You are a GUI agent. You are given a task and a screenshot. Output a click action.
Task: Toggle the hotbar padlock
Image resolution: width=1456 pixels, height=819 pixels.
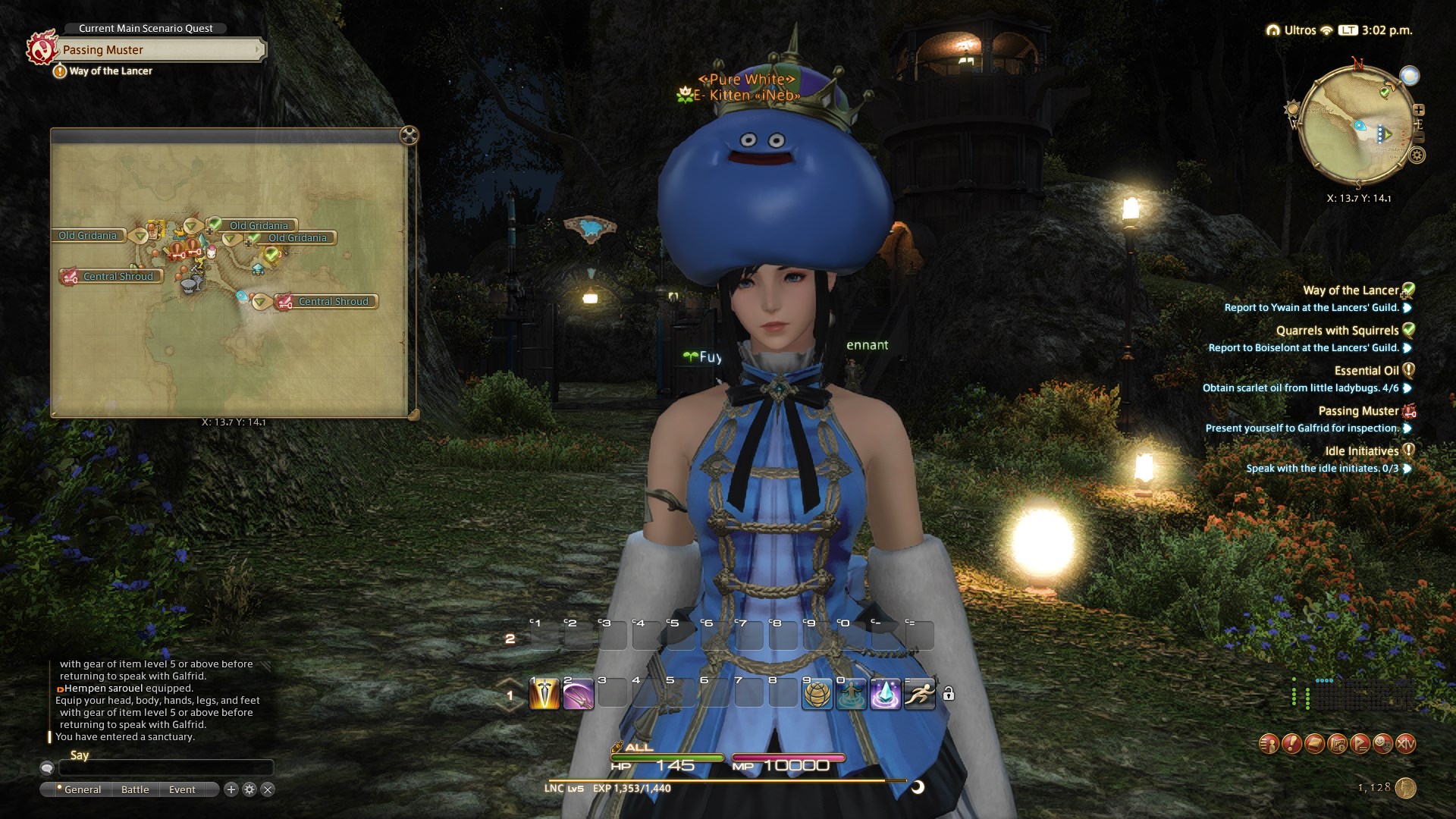tap(949, 693)
